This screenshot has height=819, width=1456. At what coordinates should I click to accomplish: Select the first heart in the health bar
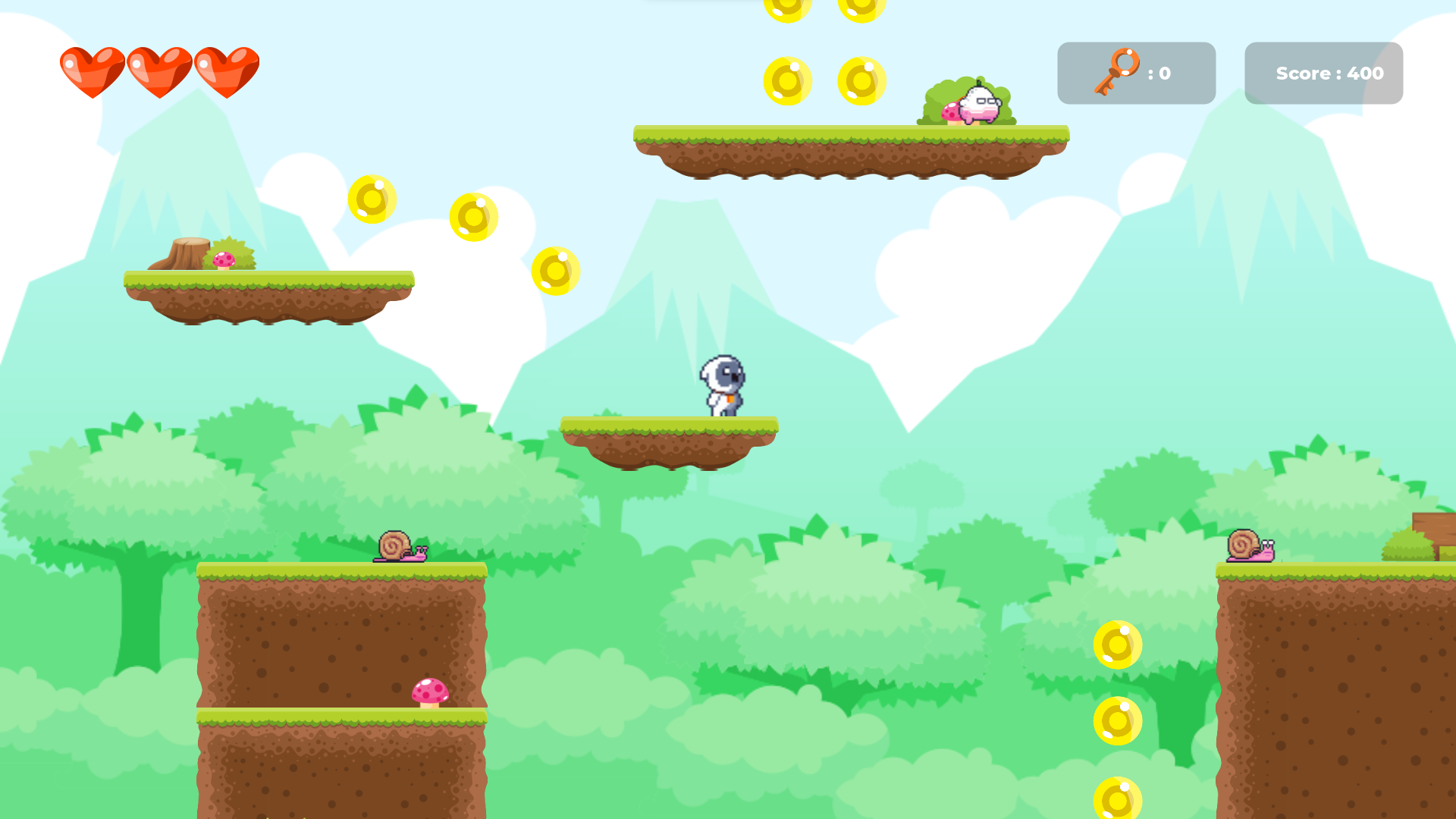click(91, 72)
